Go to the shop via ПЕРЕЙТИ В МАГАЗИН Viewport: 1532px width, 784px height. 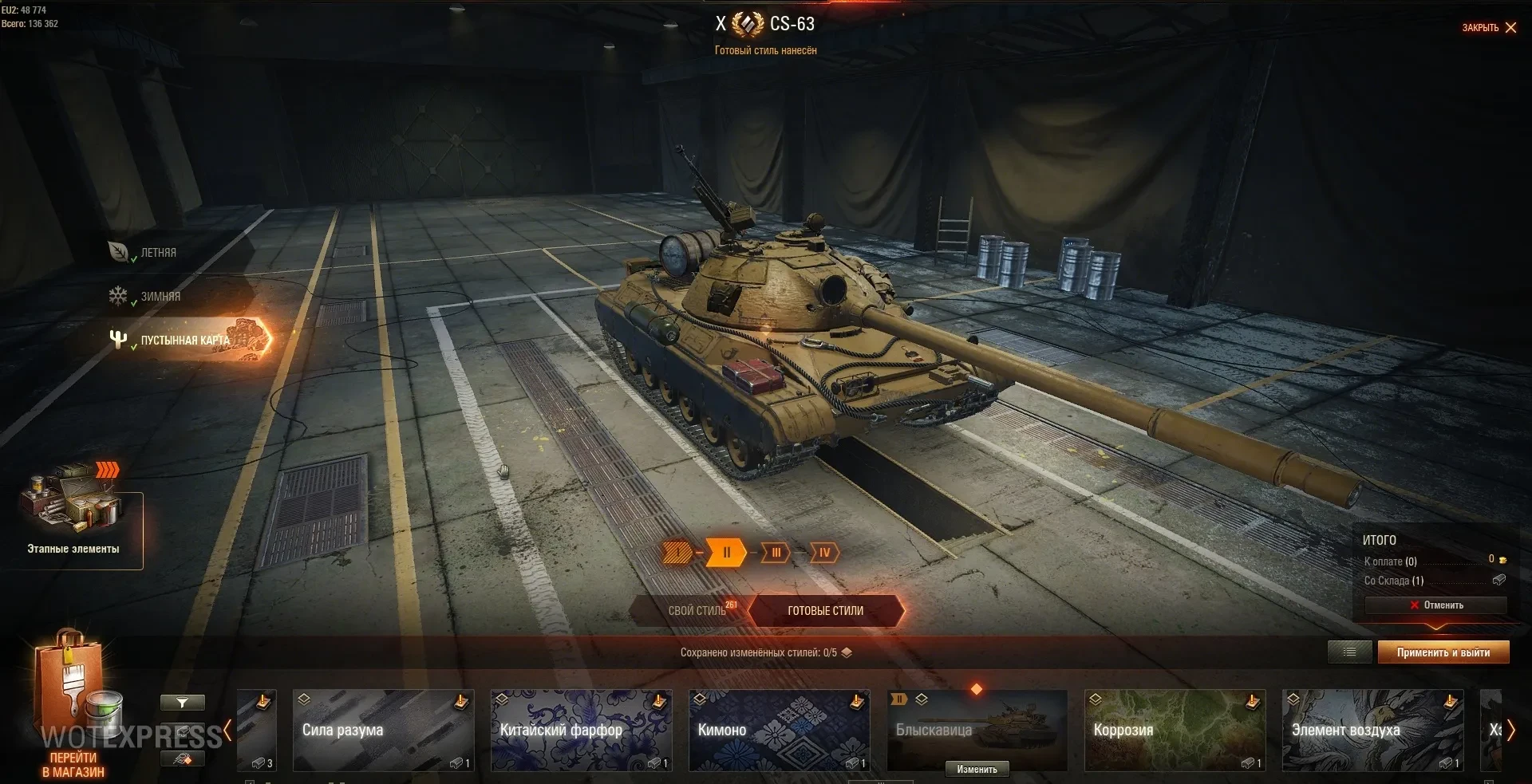(x=73, y=764)
